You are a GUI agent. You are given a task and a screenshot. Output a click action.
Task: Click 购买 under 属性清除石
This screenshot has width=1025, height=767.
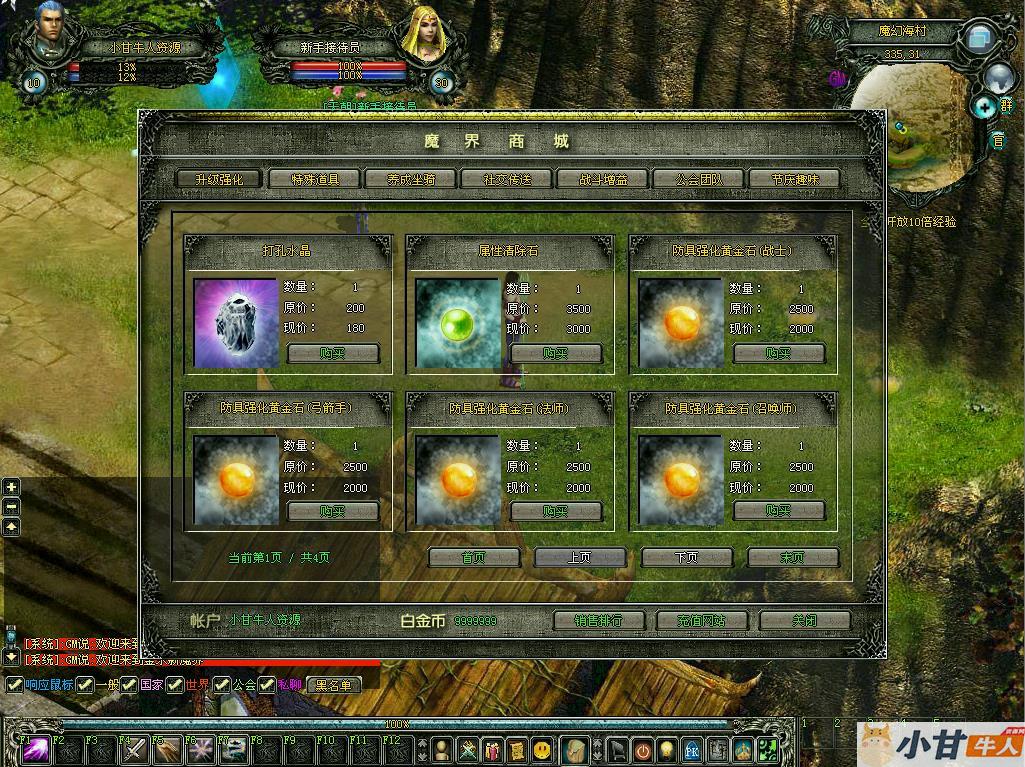click(556, 353)
